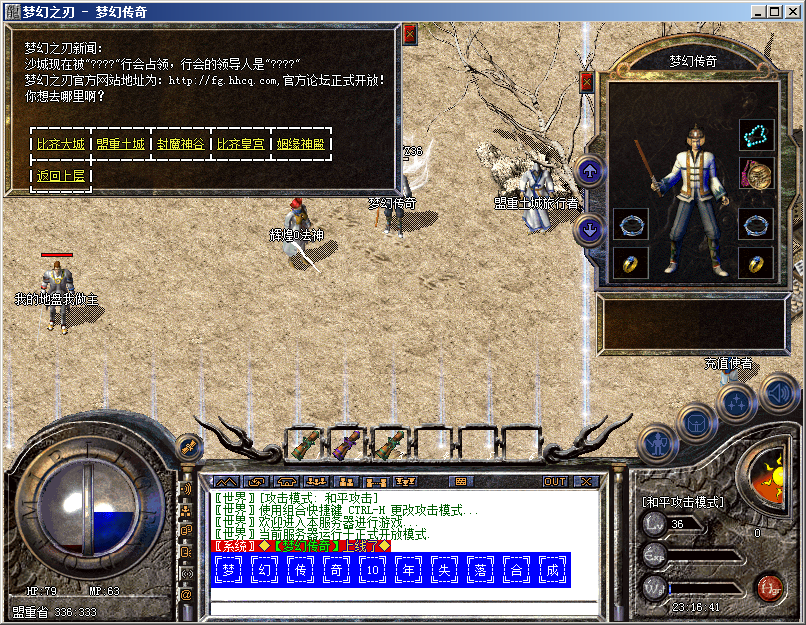The height and width of the screenshot is (625, 806).
Task: Click the up arrow on equipment panel
Action: [x=590, y=171]
